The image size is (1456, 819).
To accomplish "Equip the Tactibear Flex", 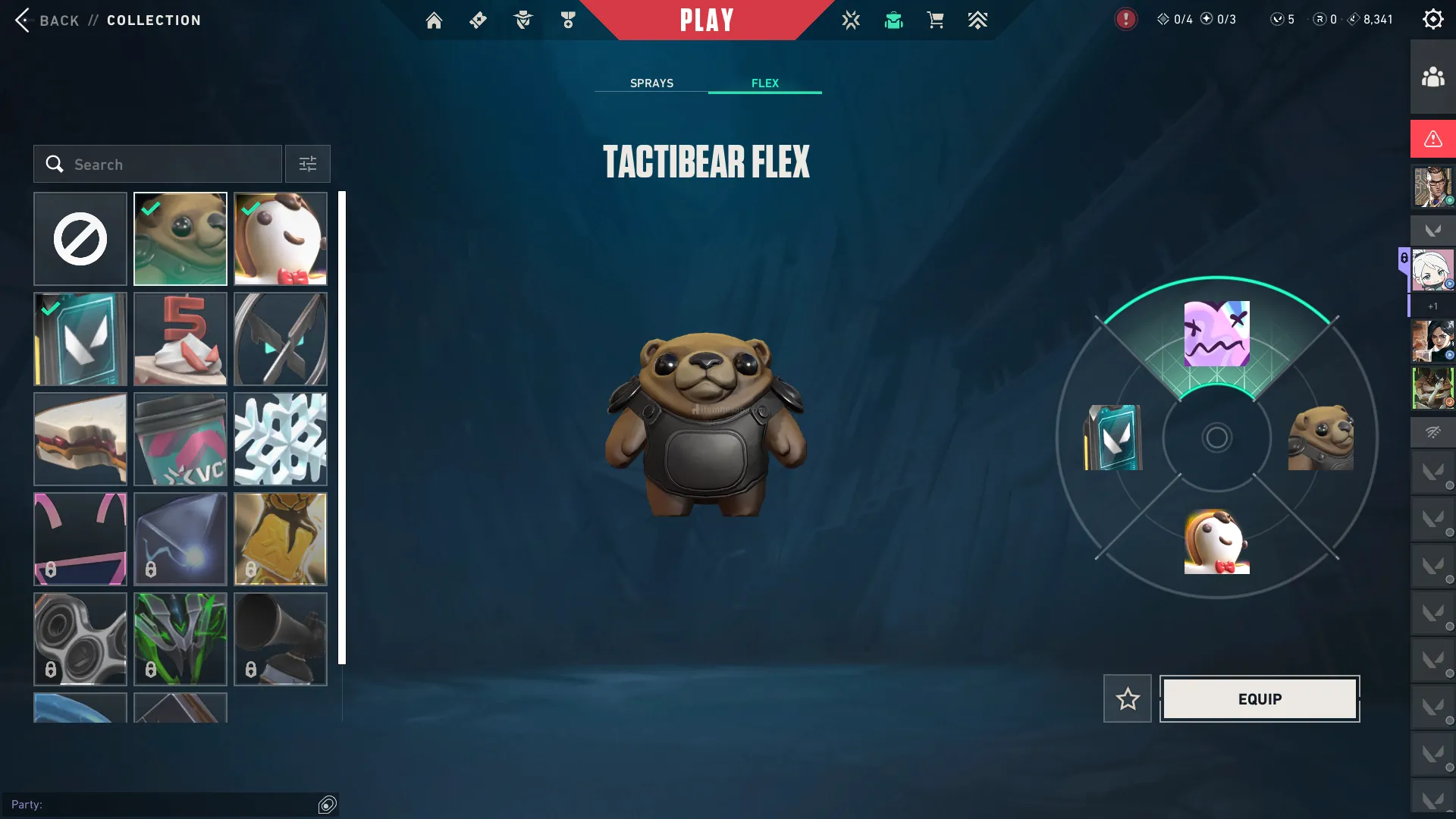I will 1260,698.
